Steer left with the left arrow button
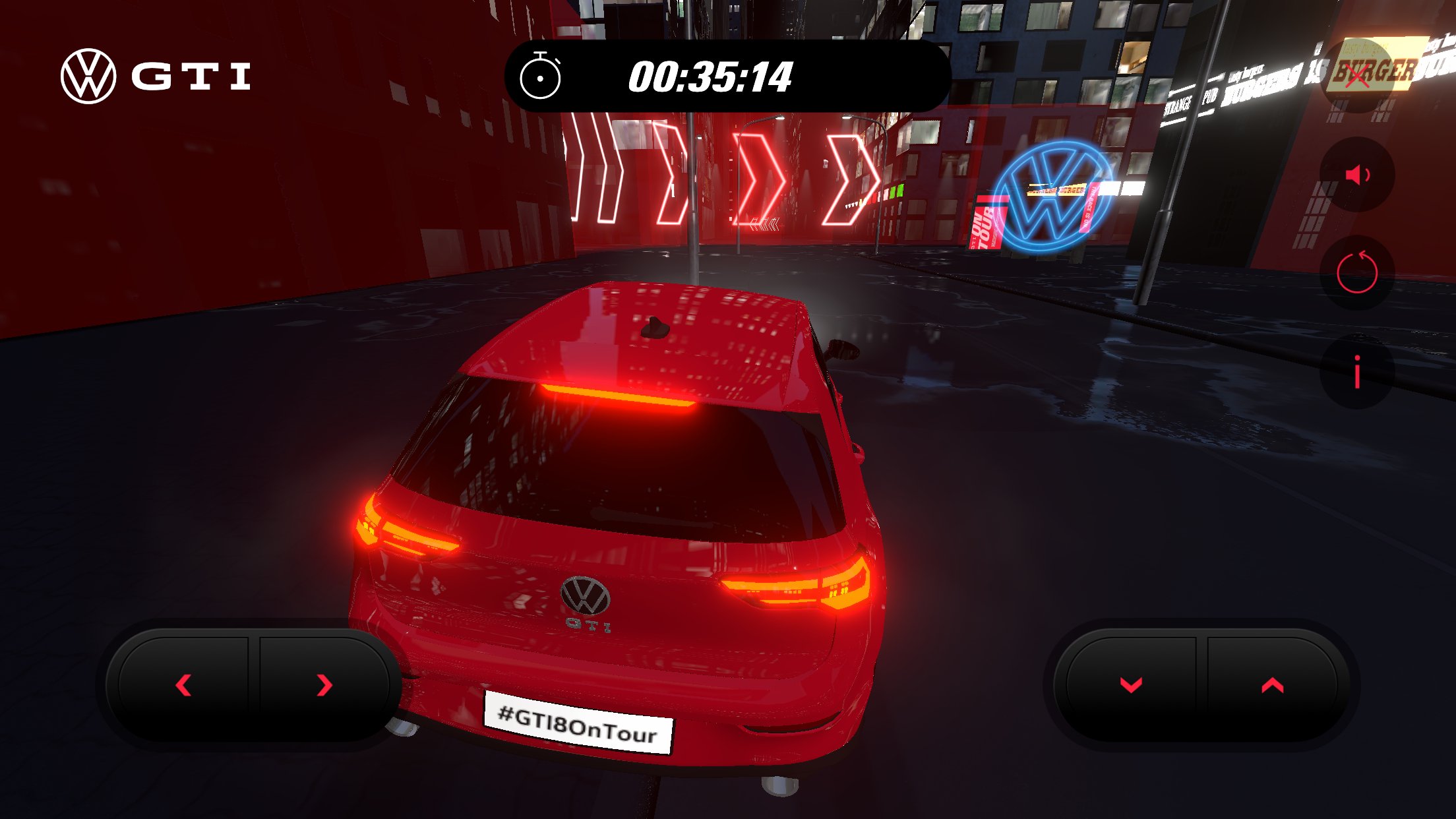The width and height of the screenshot is (1456, 819). [184, 685]
